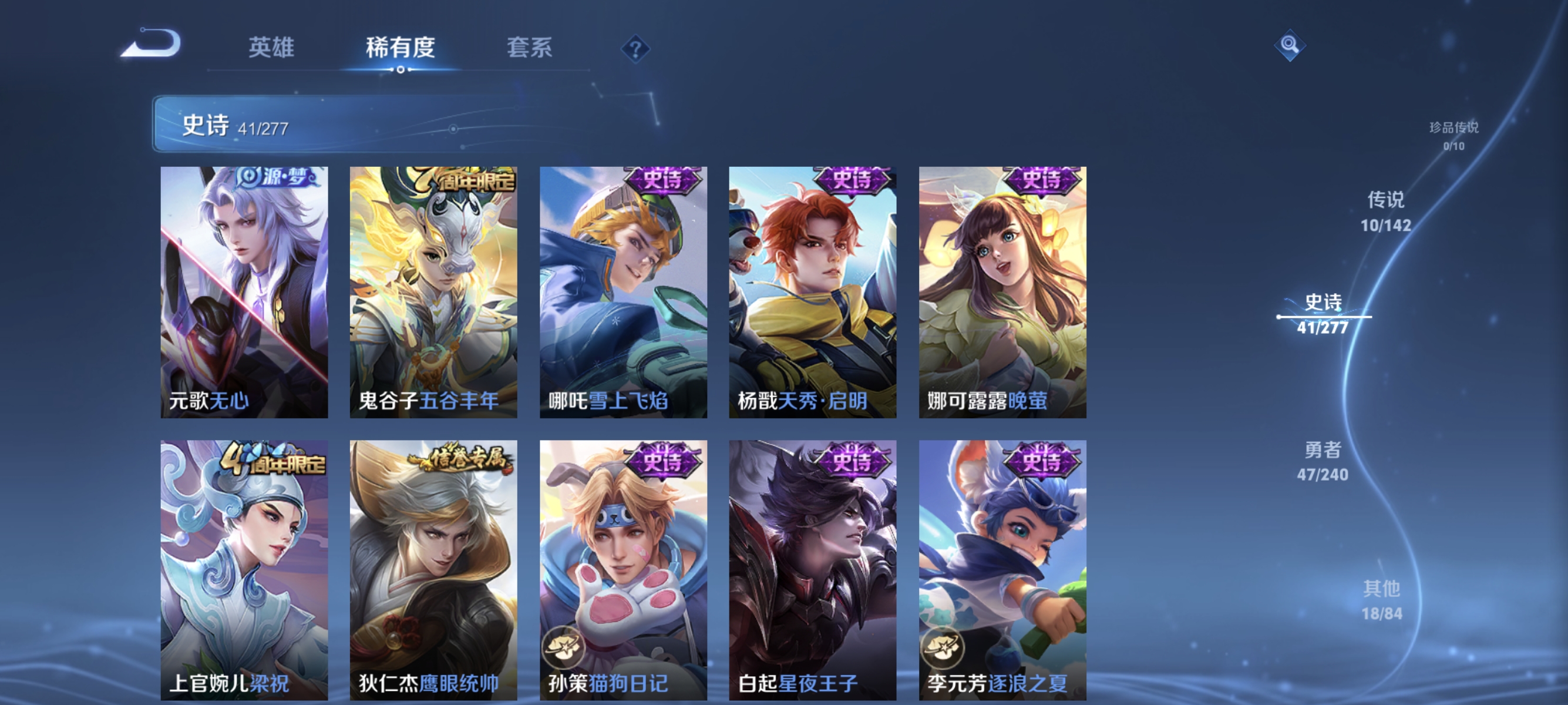Switch to the 套系 tab
The width and height of the screenshot is (1568, 705).
529,49
